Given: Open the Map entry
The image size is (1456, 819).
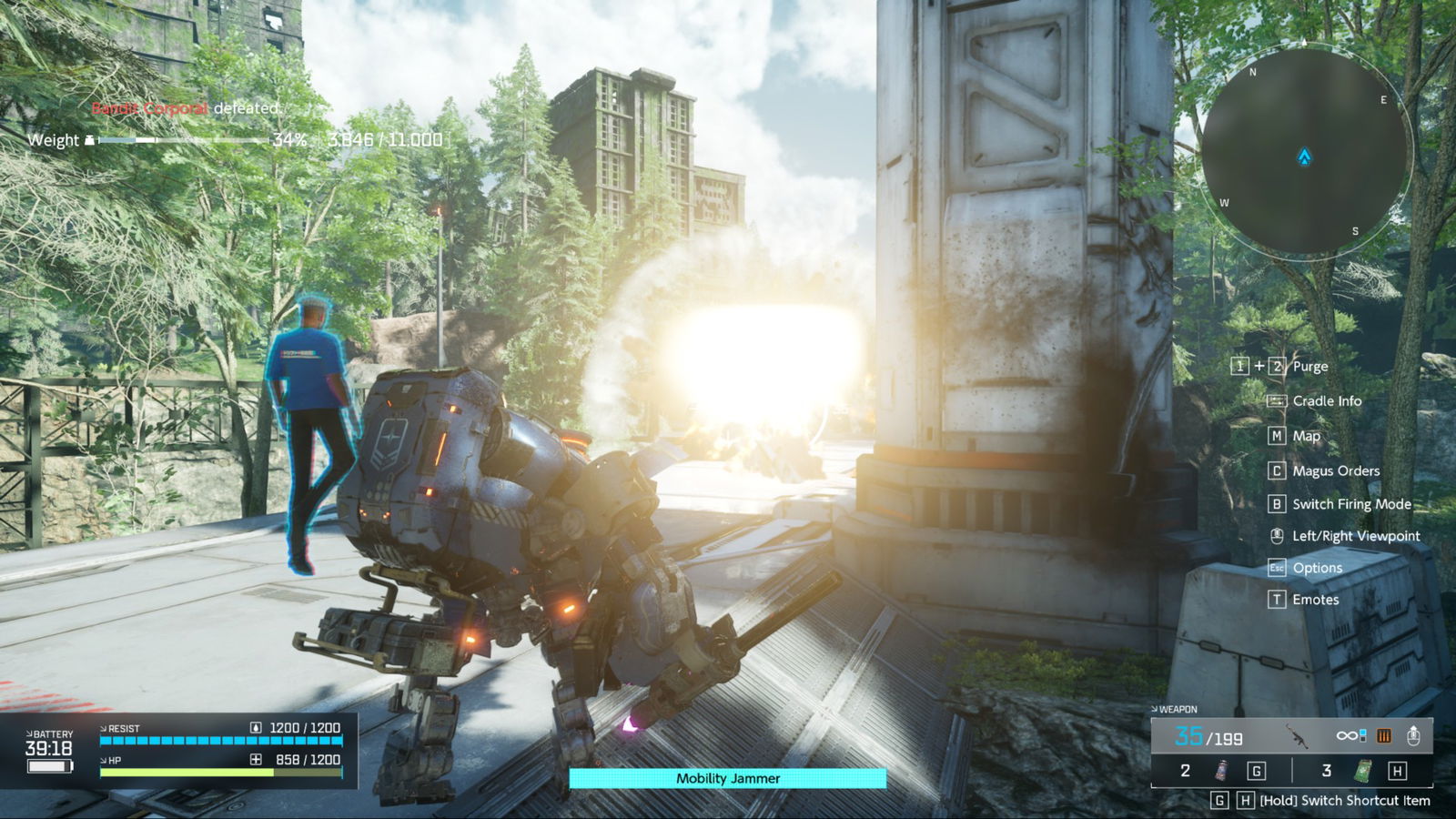Looking at the screenshot, I should tap(1306, 436).
